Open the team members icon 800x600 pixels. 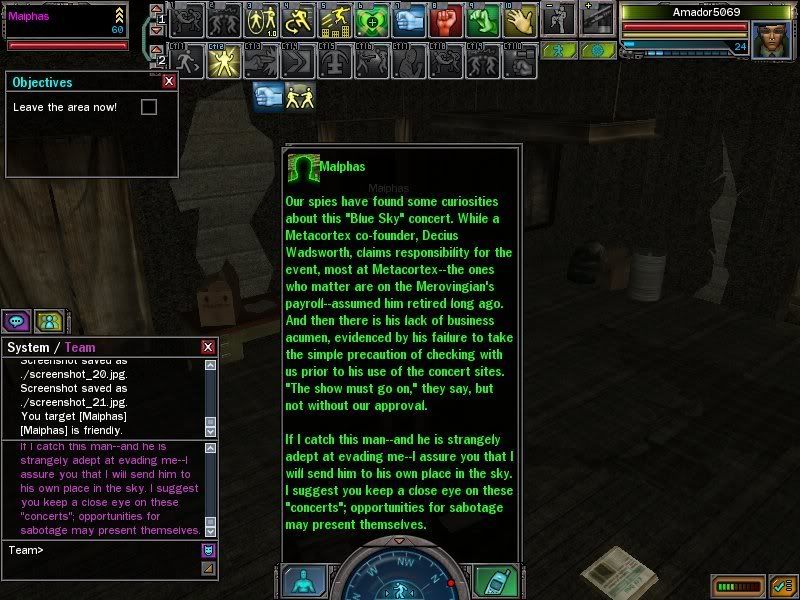48,321
